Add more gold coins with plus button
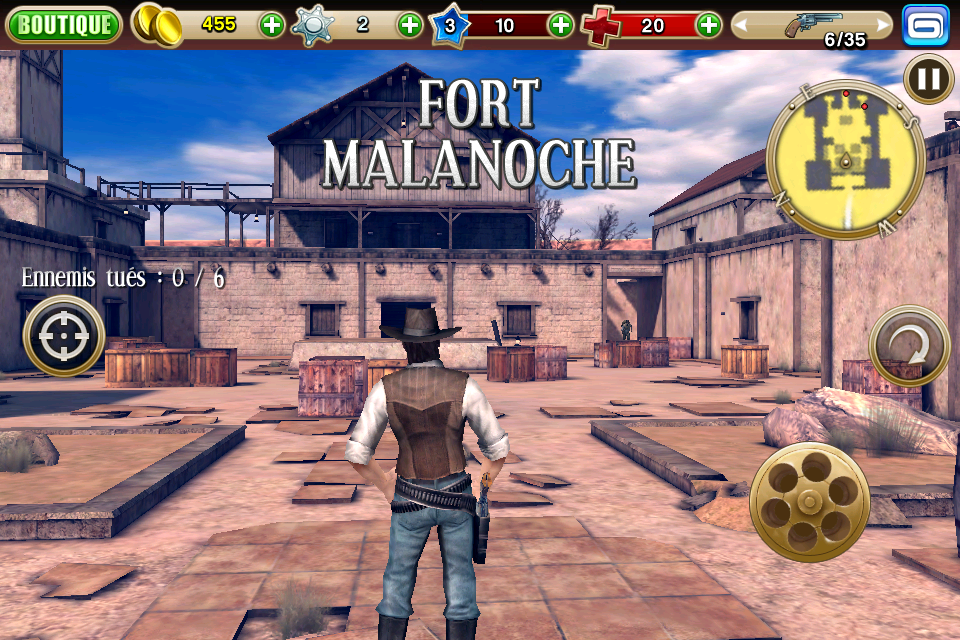Screen dimensions: 960x640 pos(272,25)
